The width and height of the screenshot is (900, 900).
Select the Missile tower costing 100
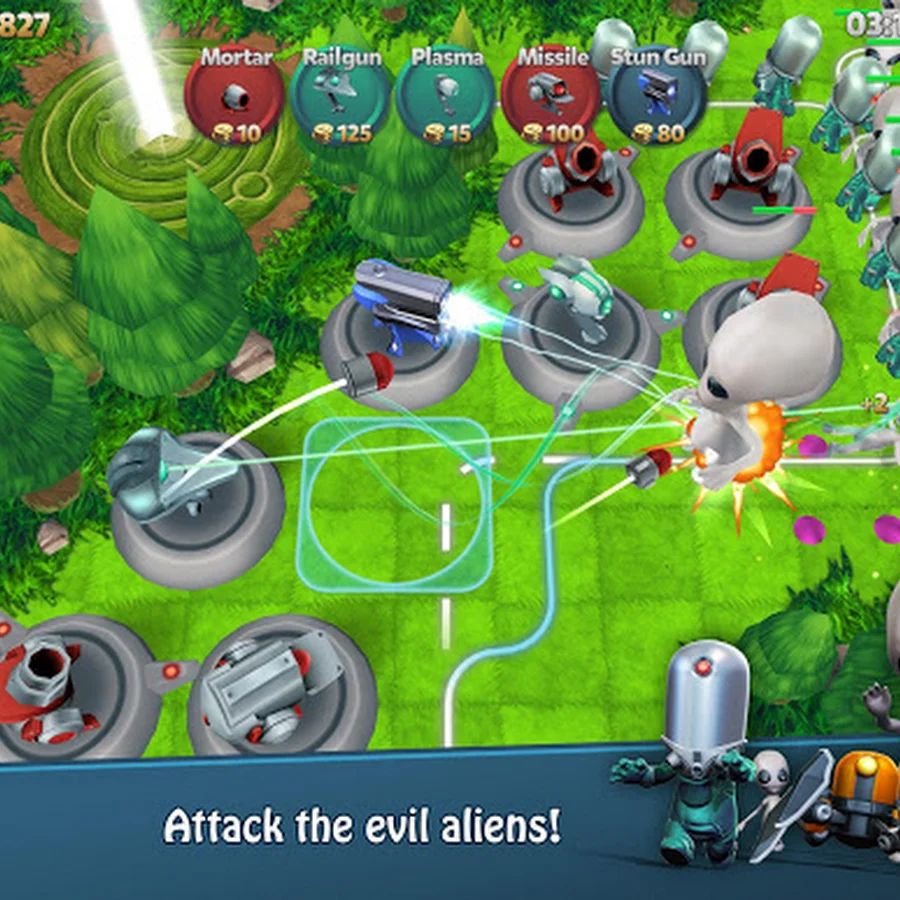click(551, 98)
